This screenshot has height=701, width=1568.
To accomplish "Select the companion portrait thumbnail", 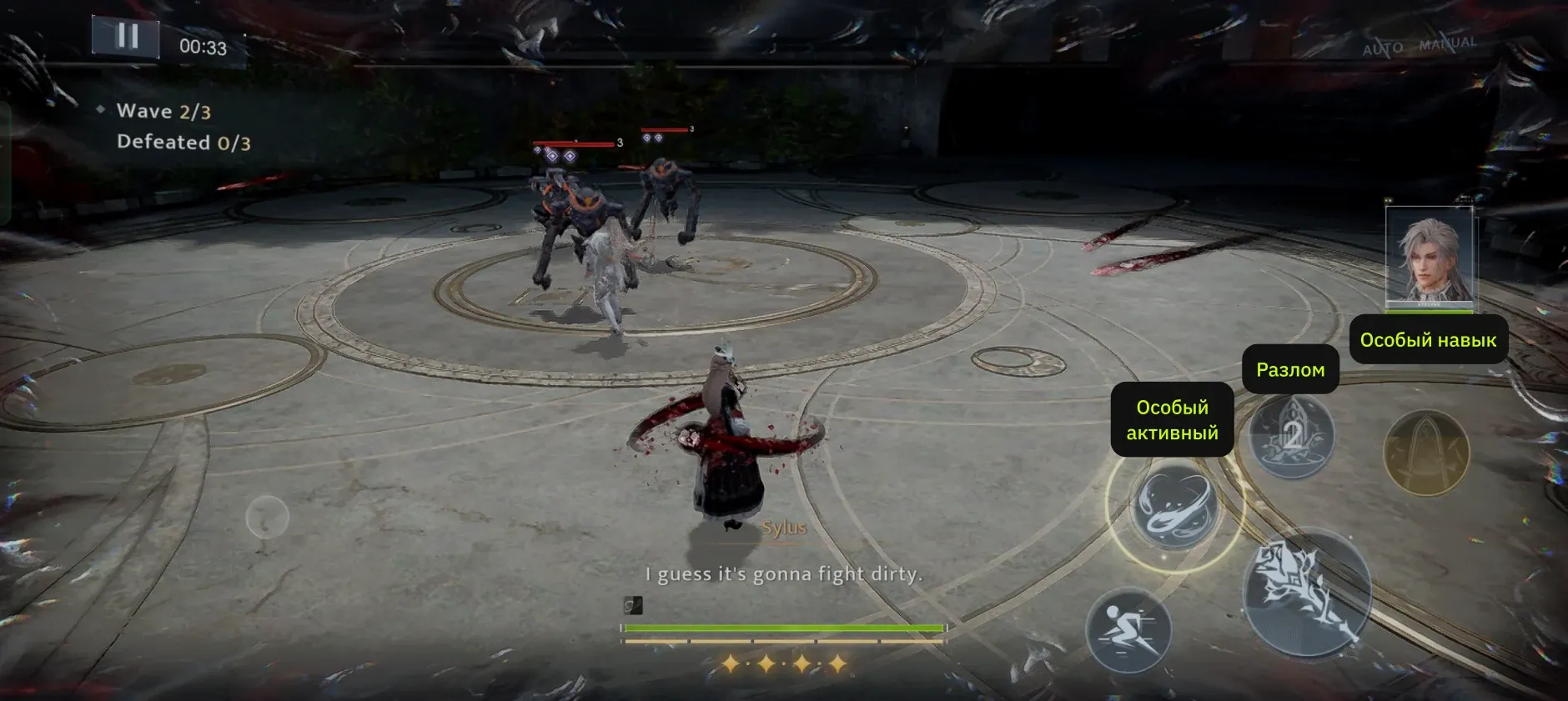I will 1429,258.
